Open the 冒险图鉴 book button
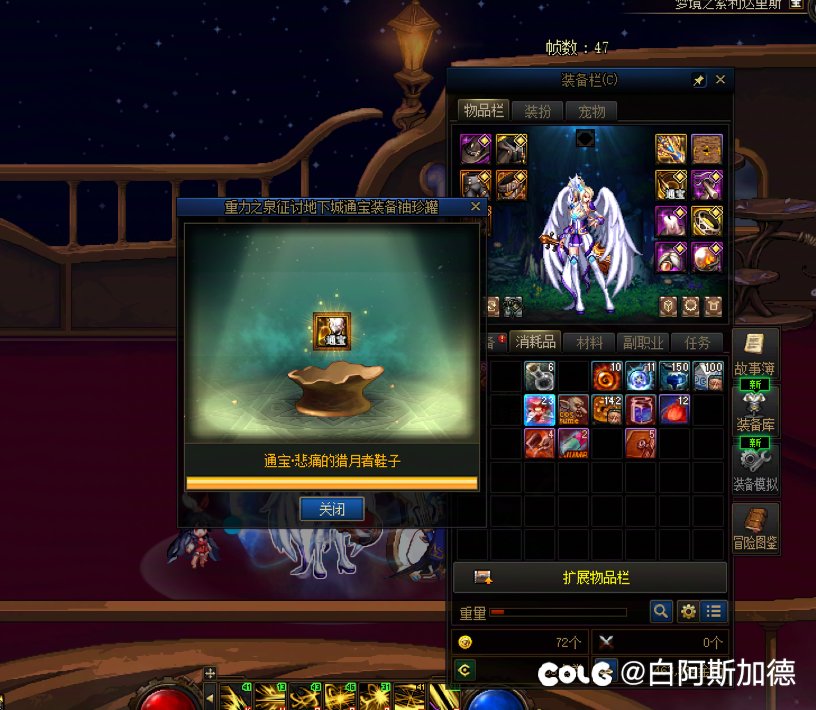The width and height of the screenshot is (816, 710). click(x=755, y=528)
